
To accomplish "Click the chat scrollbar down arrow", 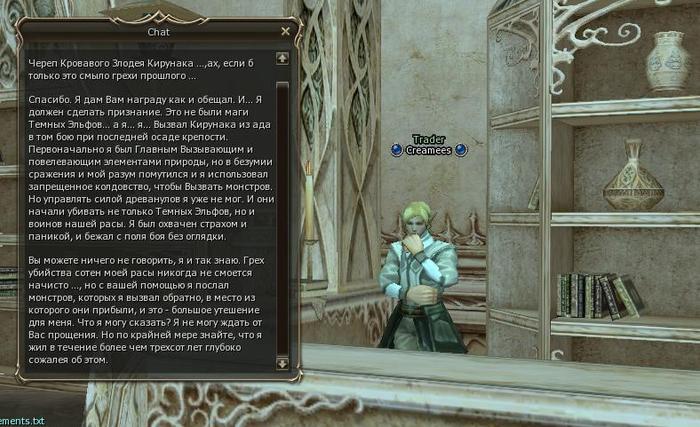I will click(282, 362).
